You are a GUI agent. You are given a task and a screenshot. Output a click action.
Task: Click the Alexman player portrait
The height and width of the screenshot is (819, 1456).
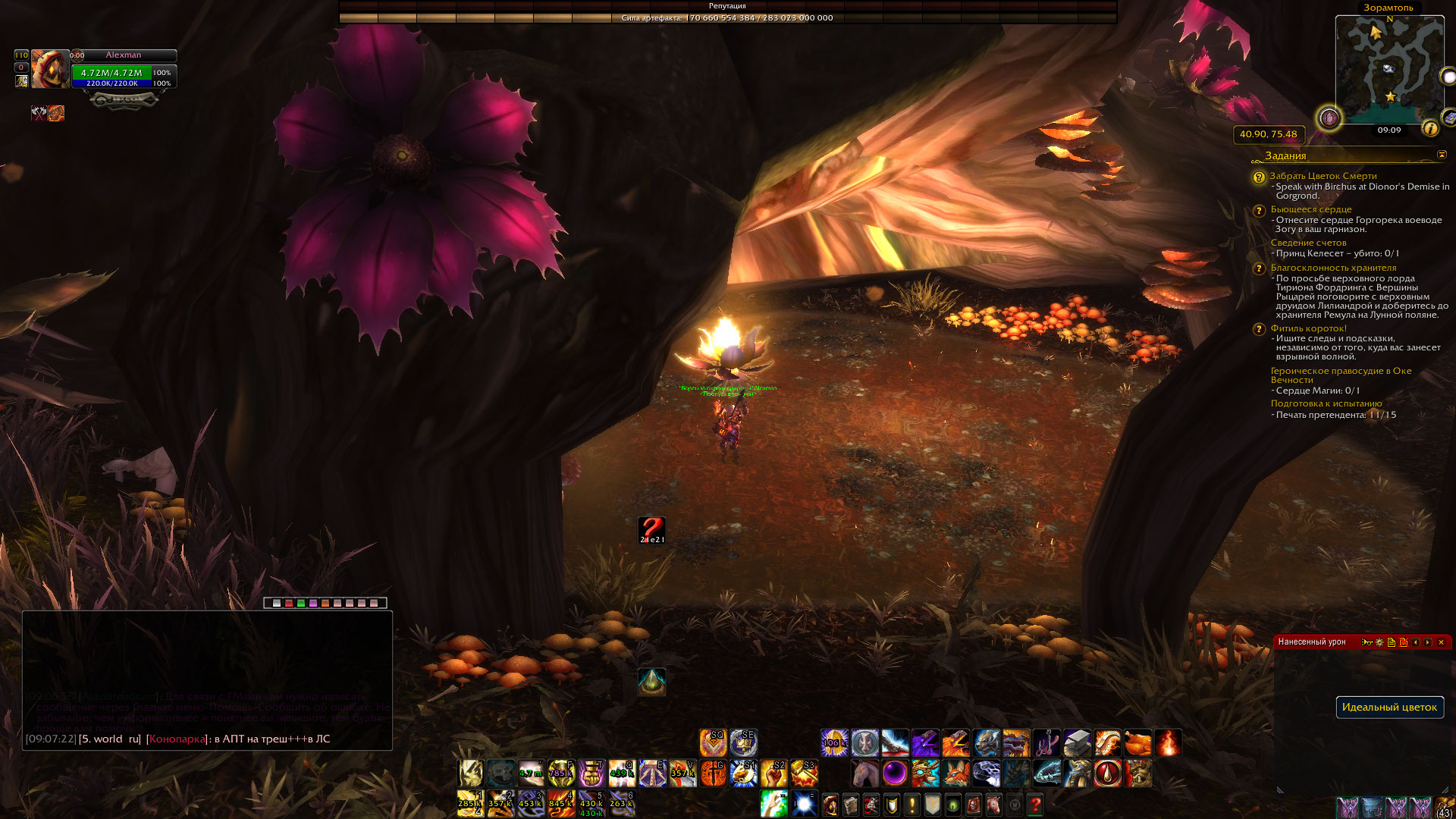50,70
